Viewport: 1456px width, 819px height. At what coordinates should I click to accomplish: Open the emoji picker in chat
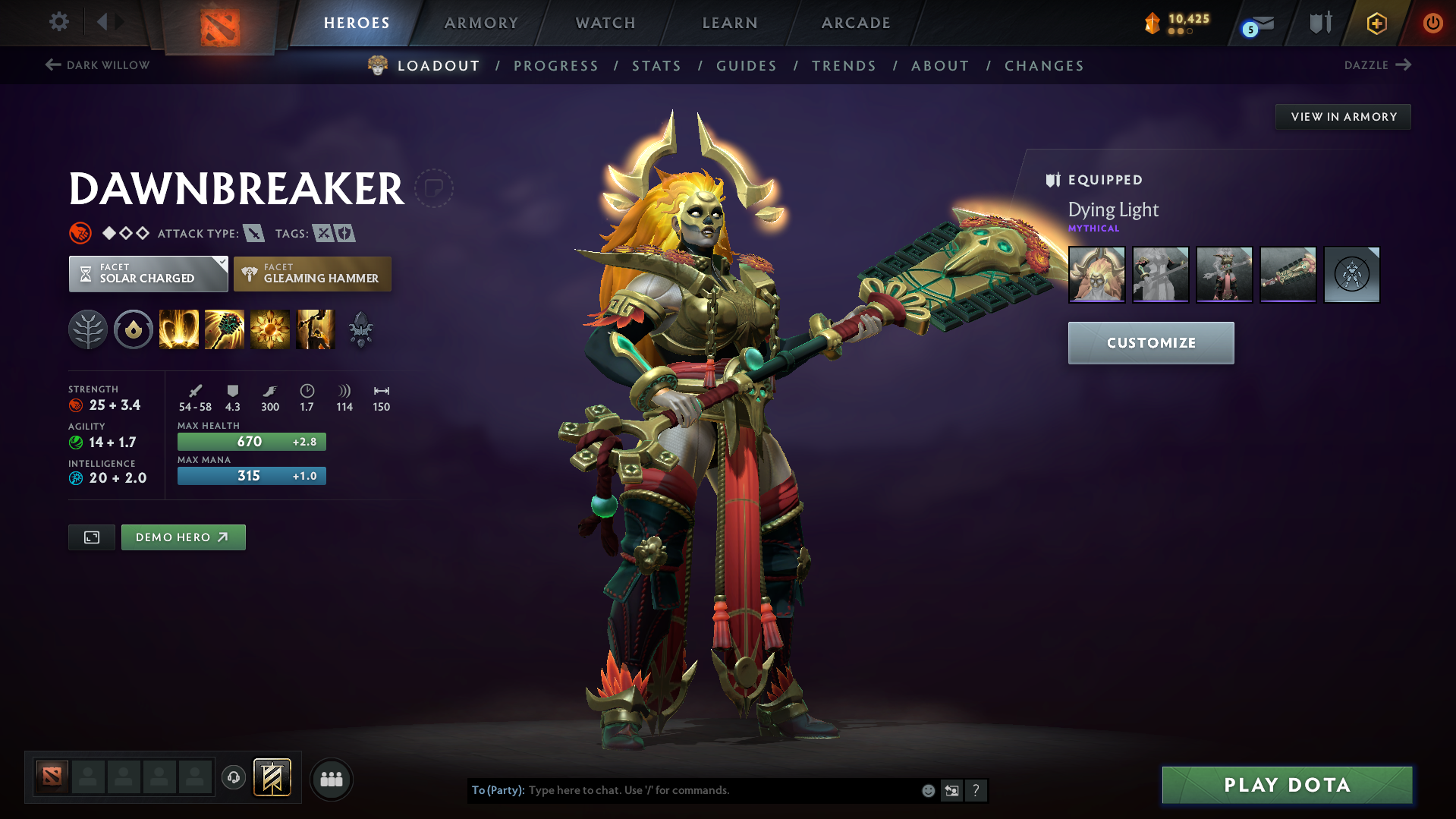click(x=929, y=790)
